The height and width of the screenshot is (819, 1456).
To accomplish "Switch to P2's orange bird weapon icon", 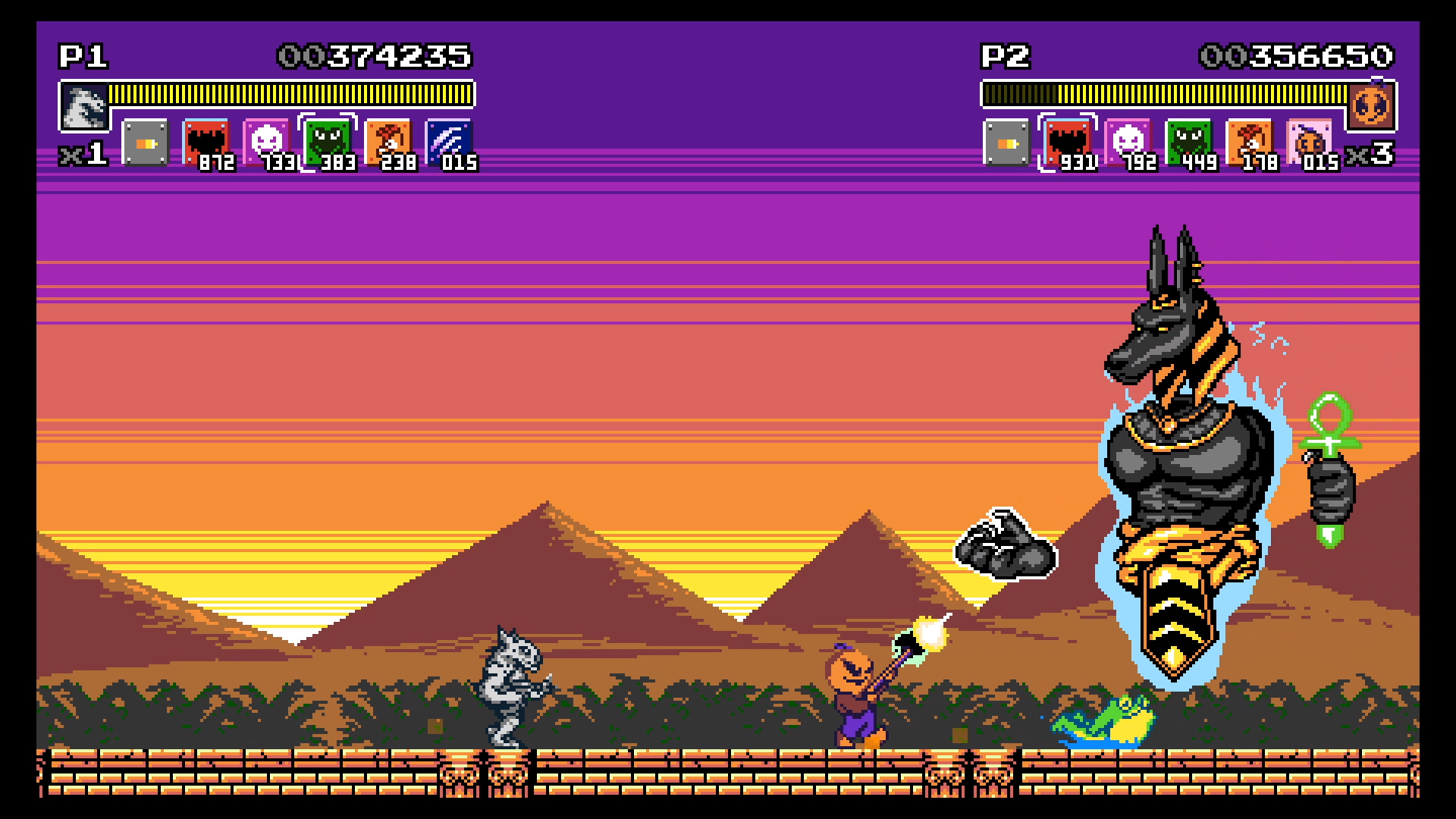I will coord(1249,142).
